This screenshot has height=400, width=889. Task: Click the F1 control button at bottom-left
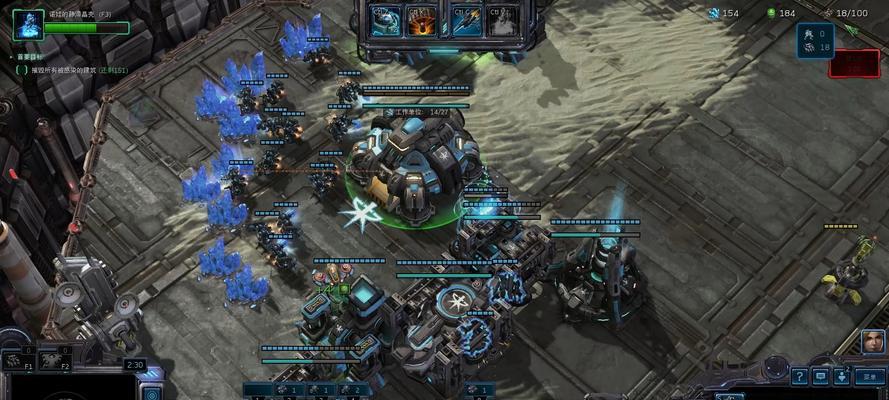[18, 362]
